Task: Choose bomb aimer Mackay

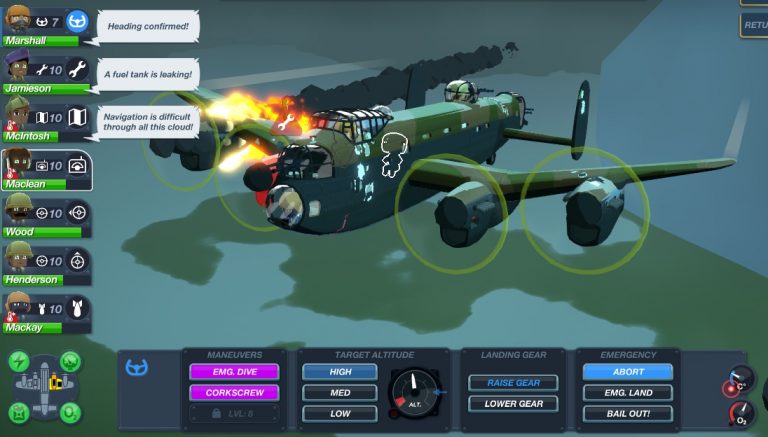Action: click(x=46, y=312)
